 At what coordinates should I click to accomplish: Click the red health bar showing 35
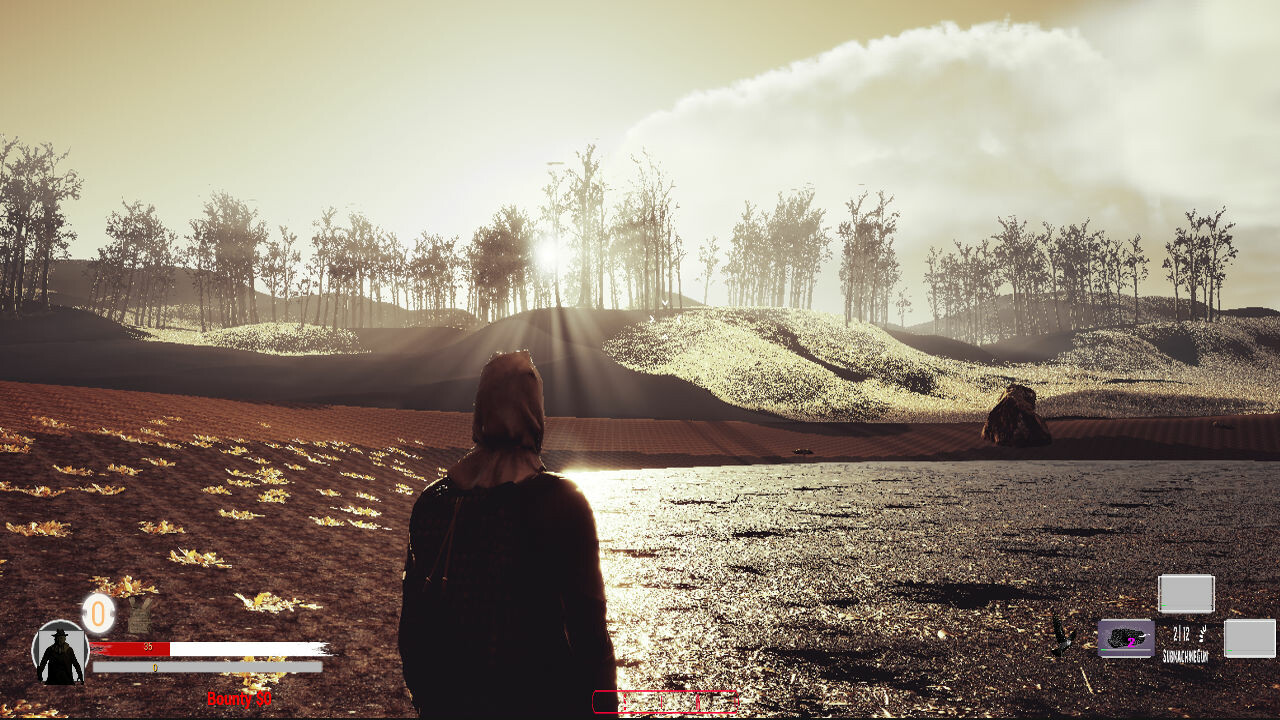[x=149, y=647]
